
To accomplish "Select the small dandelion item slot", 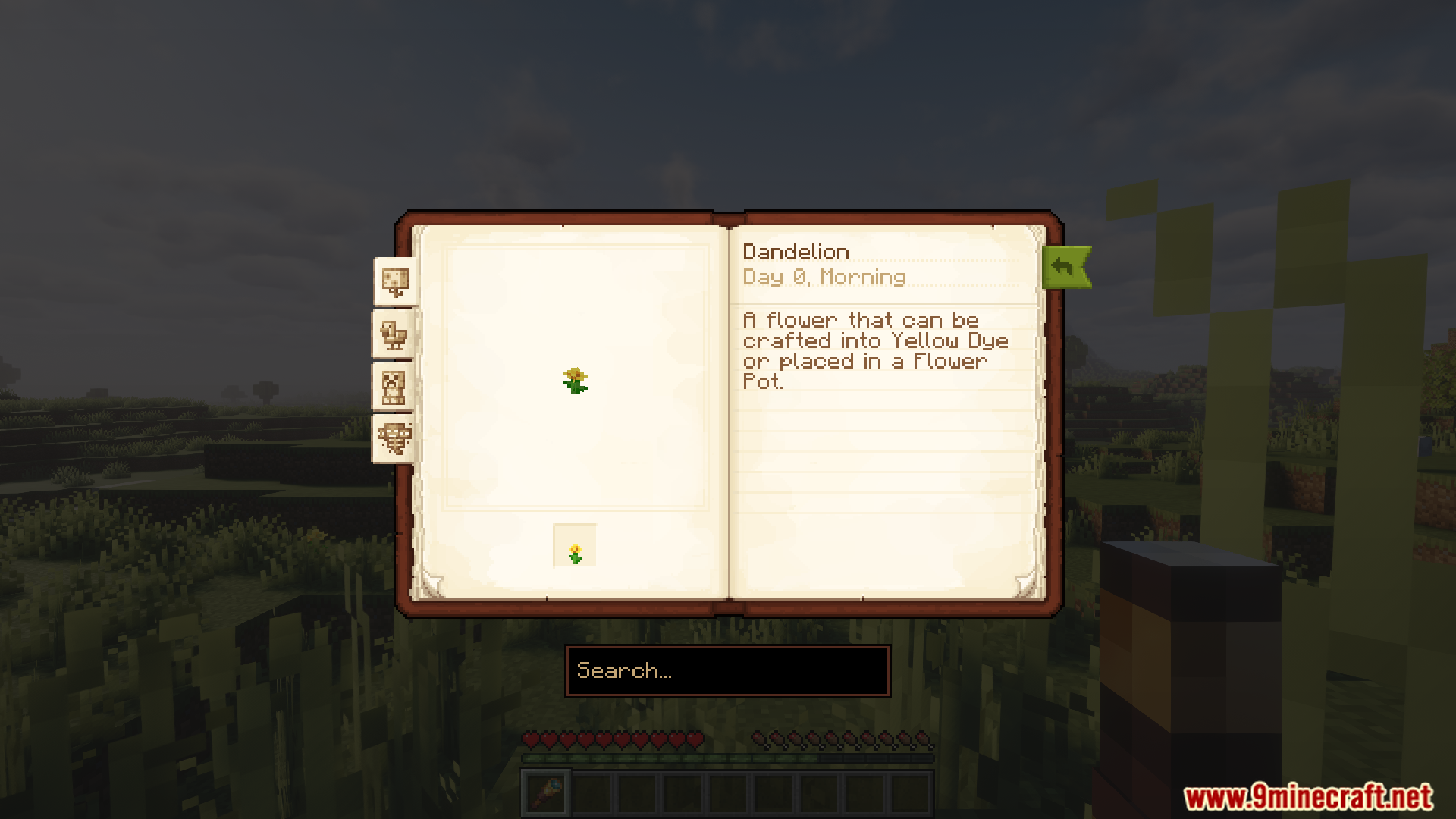I will point(575,546).
